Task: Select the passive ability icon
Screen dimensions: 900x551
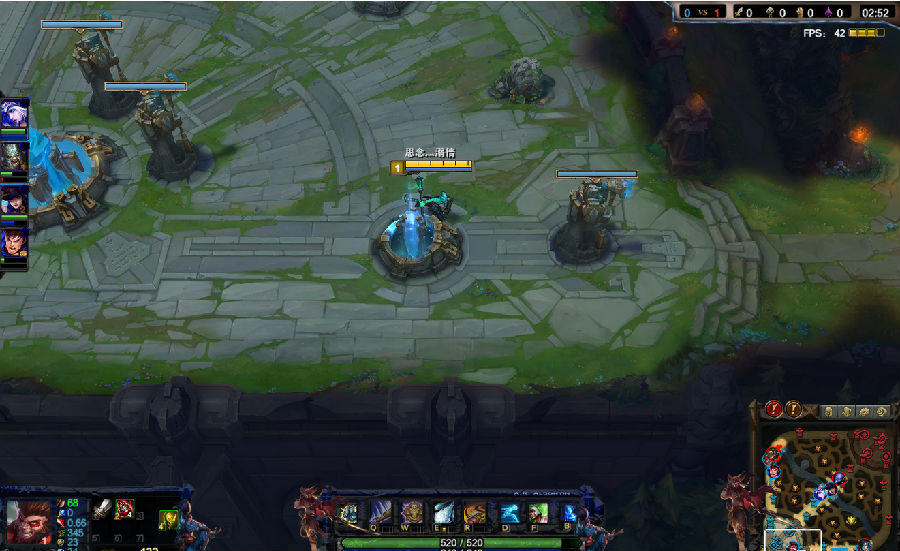Action: coord(349,514)
